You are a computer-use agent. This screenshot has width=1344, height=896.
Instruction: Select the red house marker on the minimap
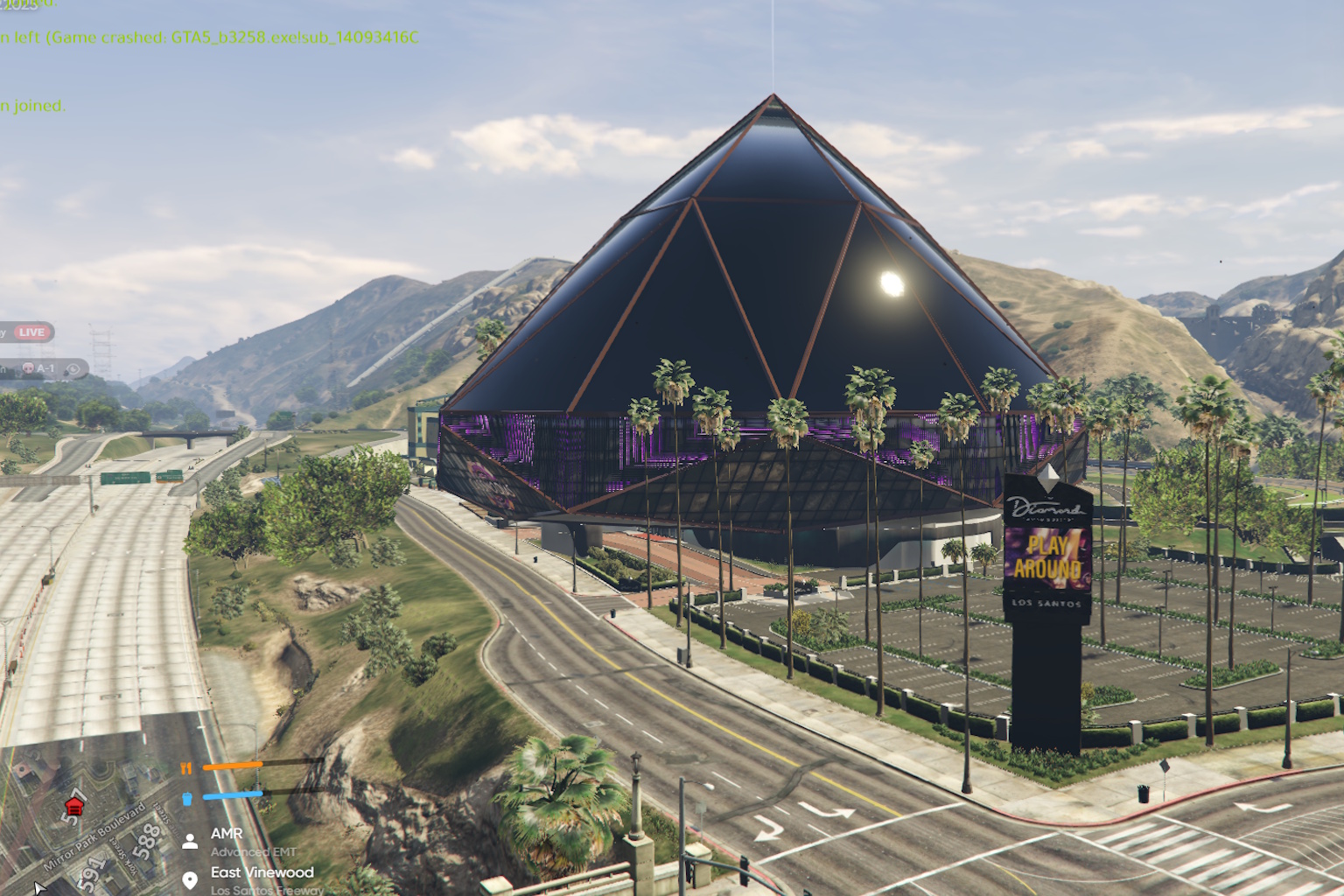74,807
